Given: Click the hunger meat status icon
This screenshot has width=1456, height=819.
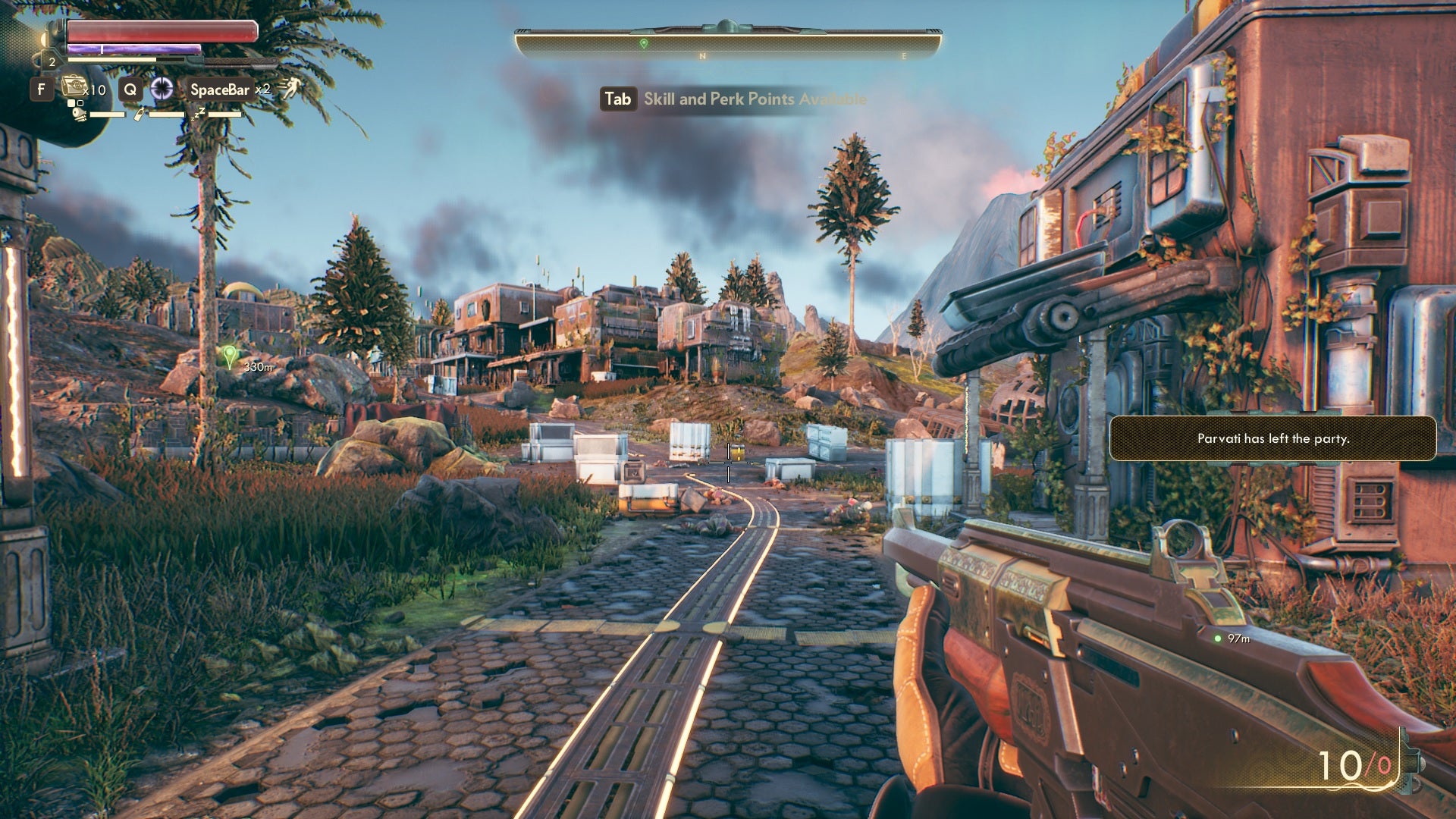Looking at the screenshot, I should click(x=80, y=115).
